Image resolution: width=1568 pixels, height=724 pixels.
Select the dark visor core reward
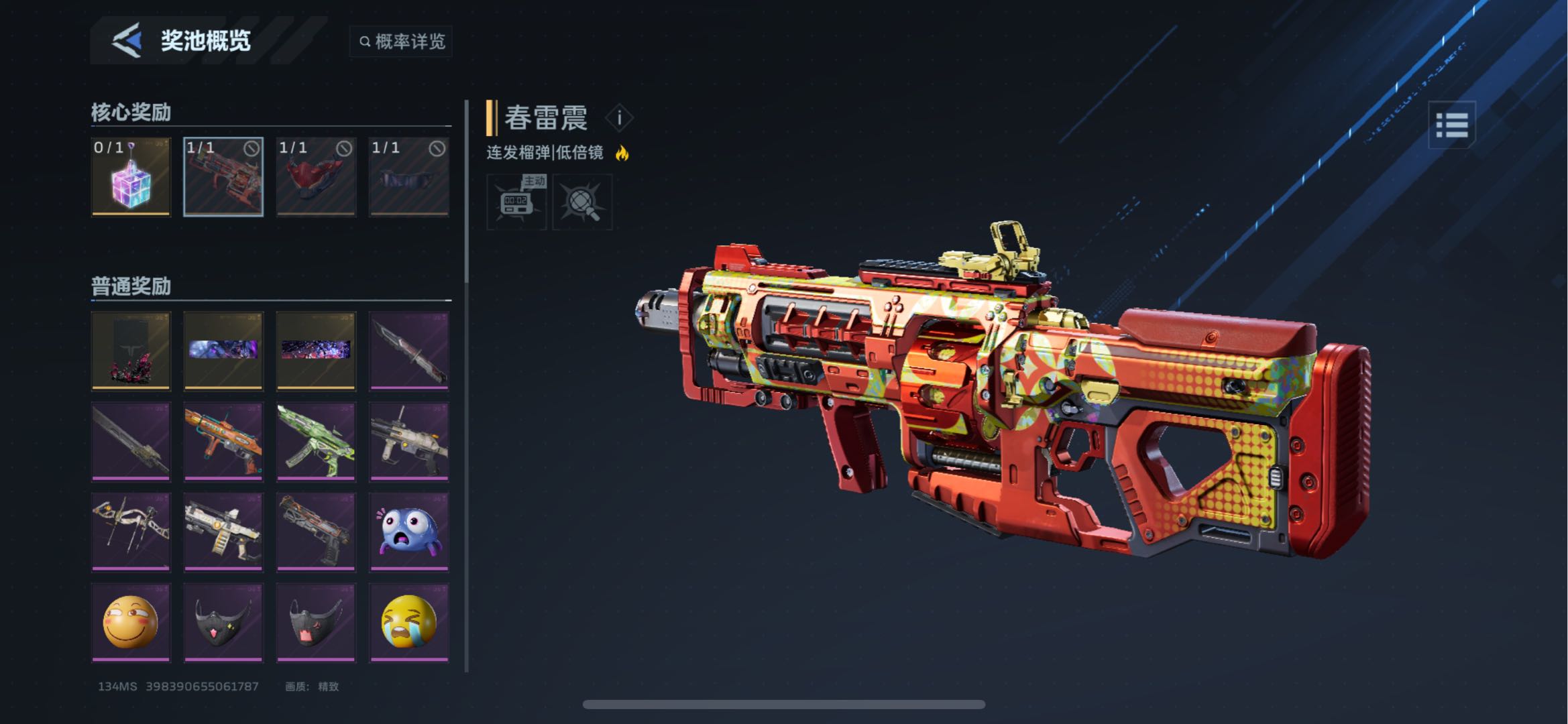click(409, 177)
